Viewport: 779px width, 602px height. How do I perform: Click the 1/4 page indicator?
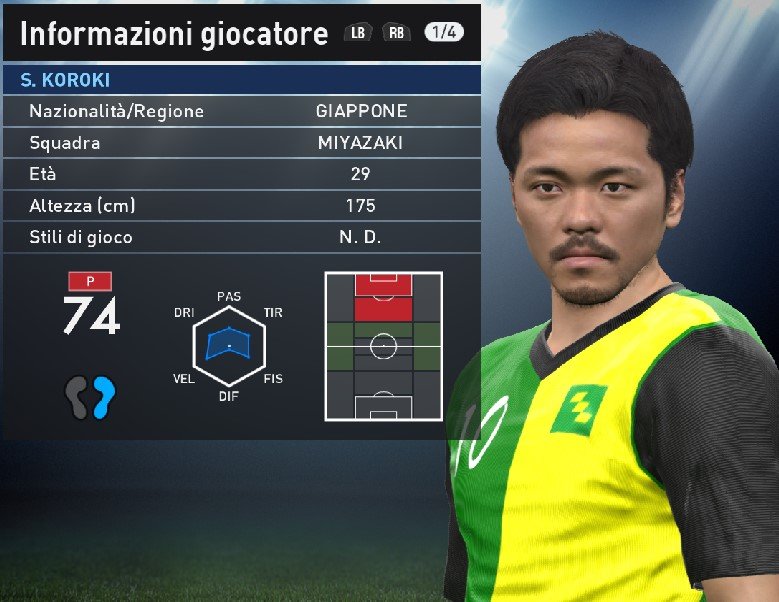(x=444, y=33)
